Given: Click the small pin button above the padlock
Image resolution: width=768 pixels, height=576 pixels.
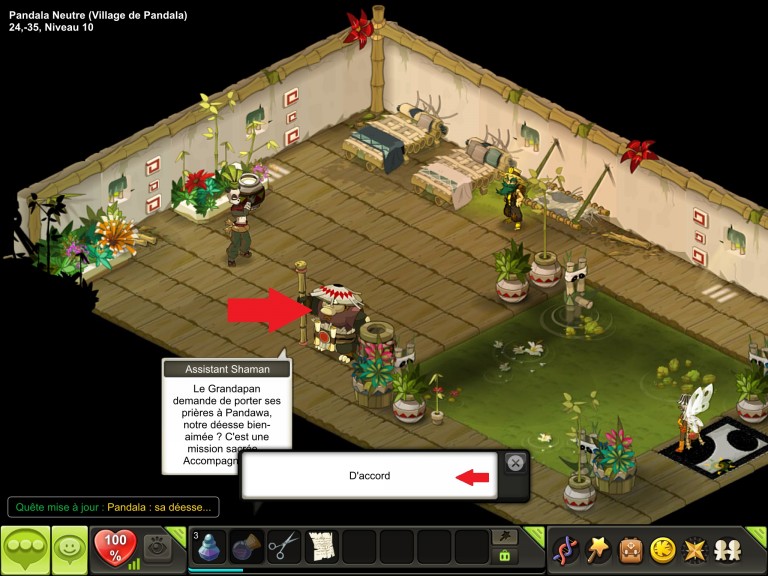Looking at the screenshot, I should pyautogui.click(x=505, y=537).
